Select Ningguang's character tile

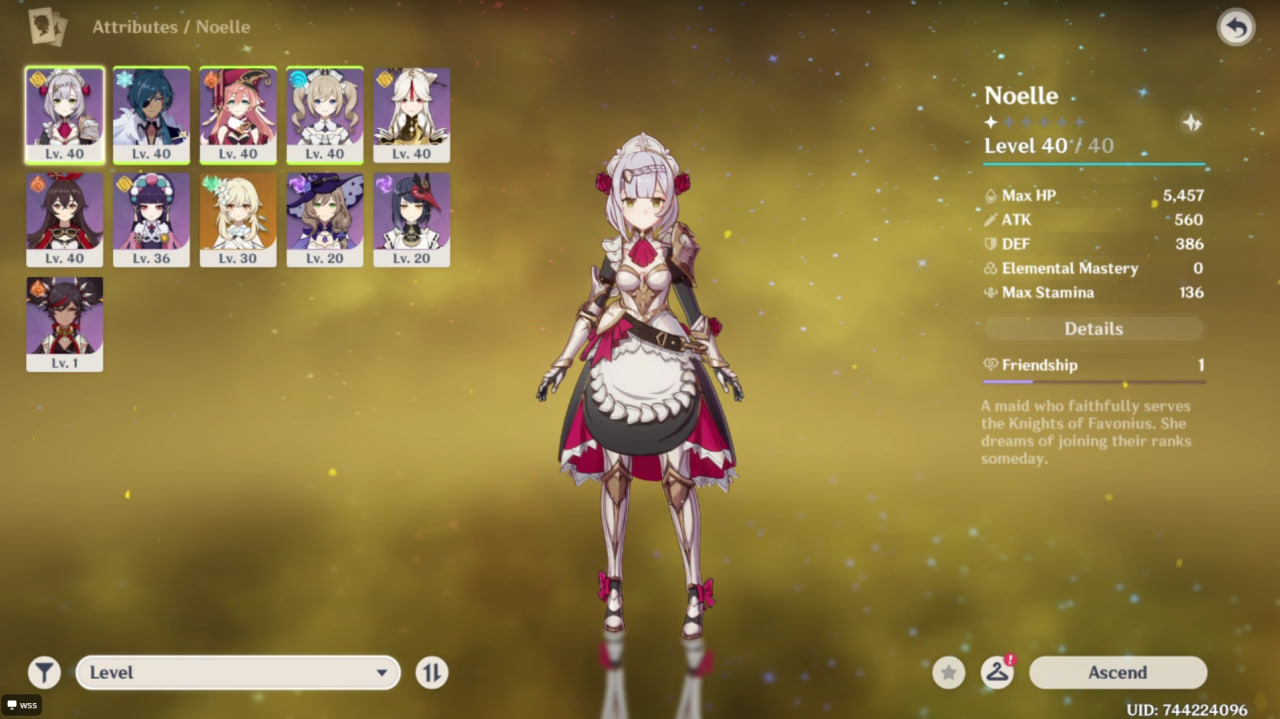pos(411,115)
